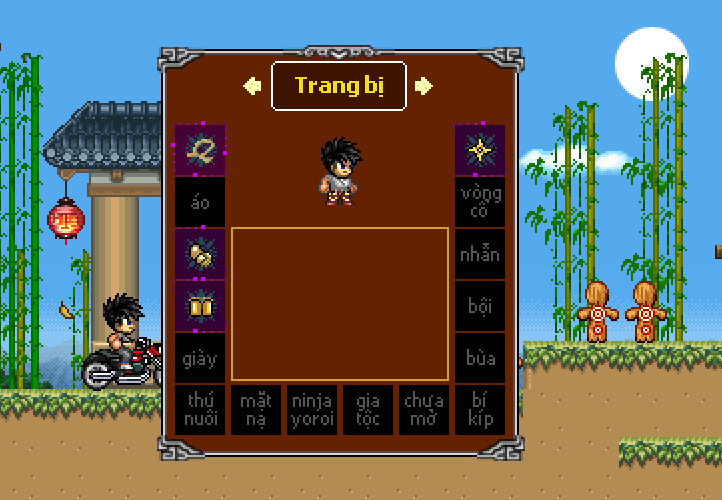Select the empty vòng cổ necklace slot
This screenshot has width=722, height=500.
[x=480, y=202]
